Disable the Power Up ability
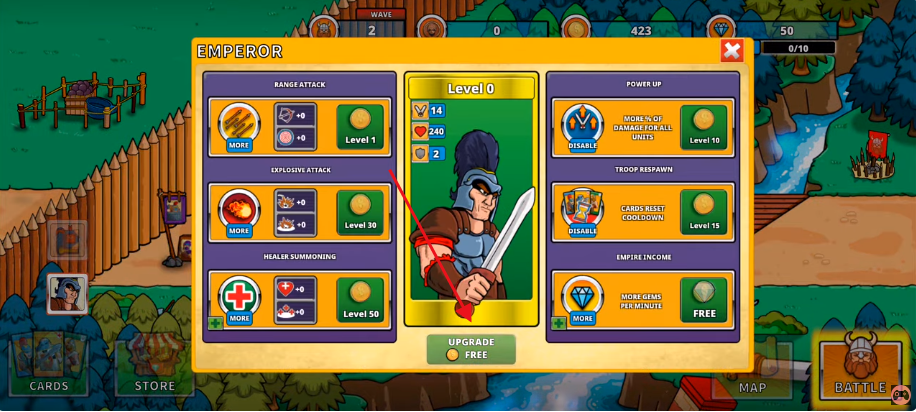 click(582, 145)
